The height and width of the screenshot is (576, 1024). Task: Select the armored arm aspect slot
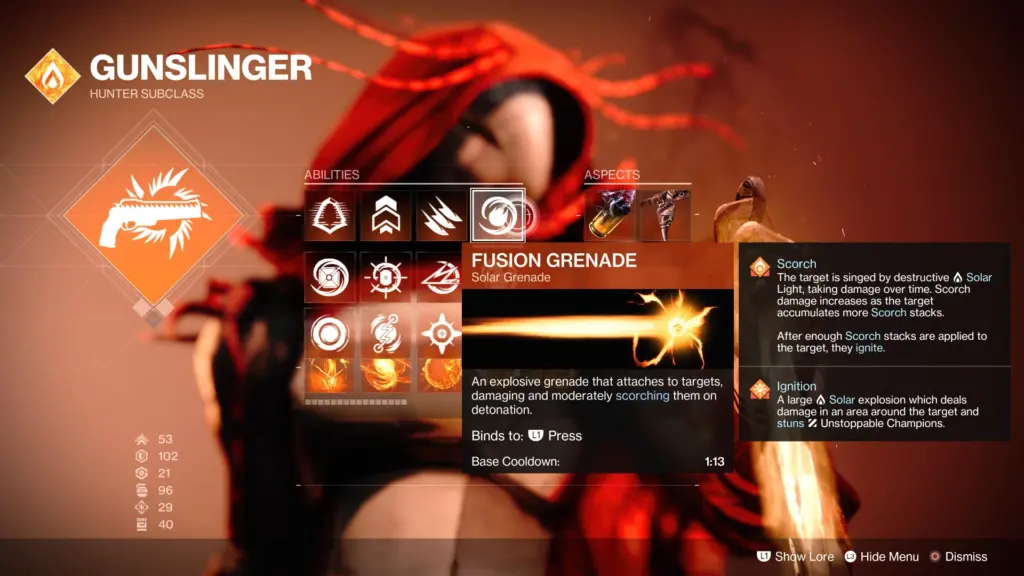[x=664, y=215]
